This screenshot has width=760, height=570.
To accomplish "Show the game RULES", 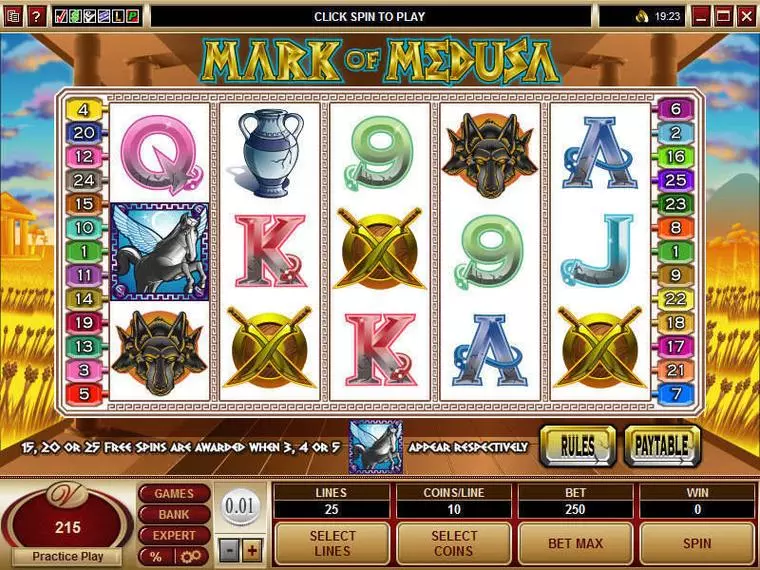I will point(578,446).
